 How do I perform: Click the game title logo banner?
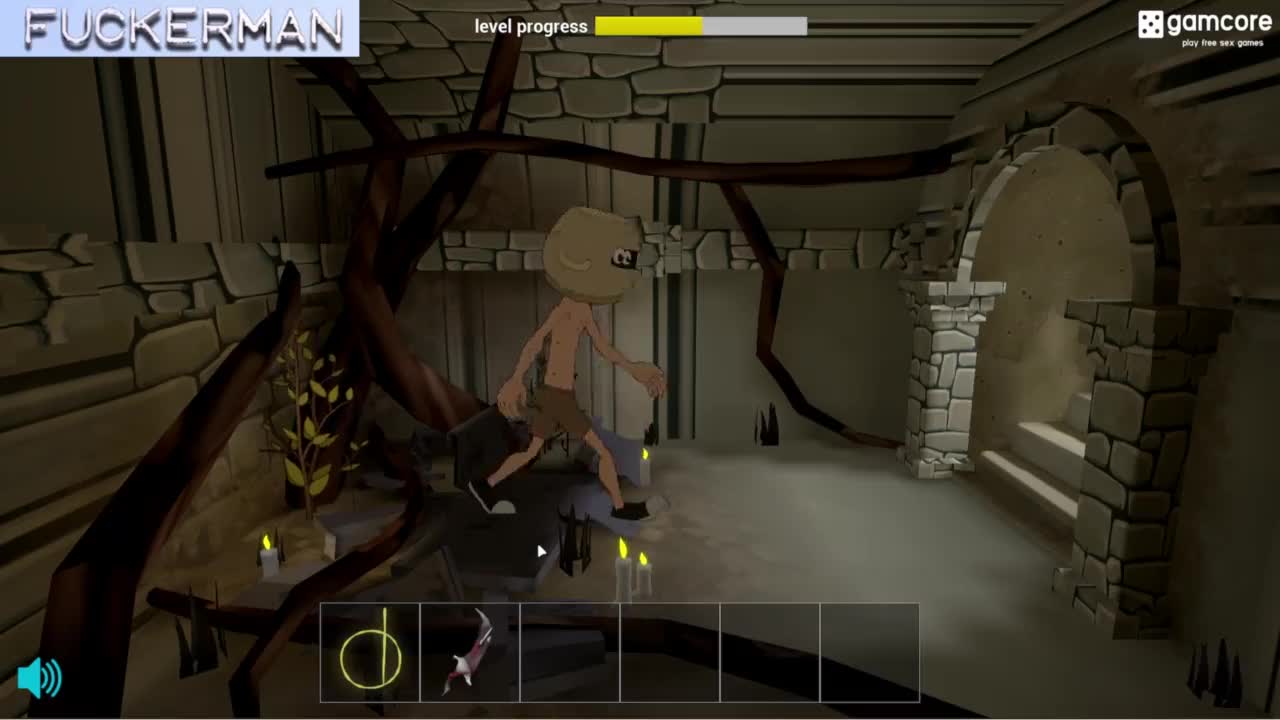(x=180, y=28)
